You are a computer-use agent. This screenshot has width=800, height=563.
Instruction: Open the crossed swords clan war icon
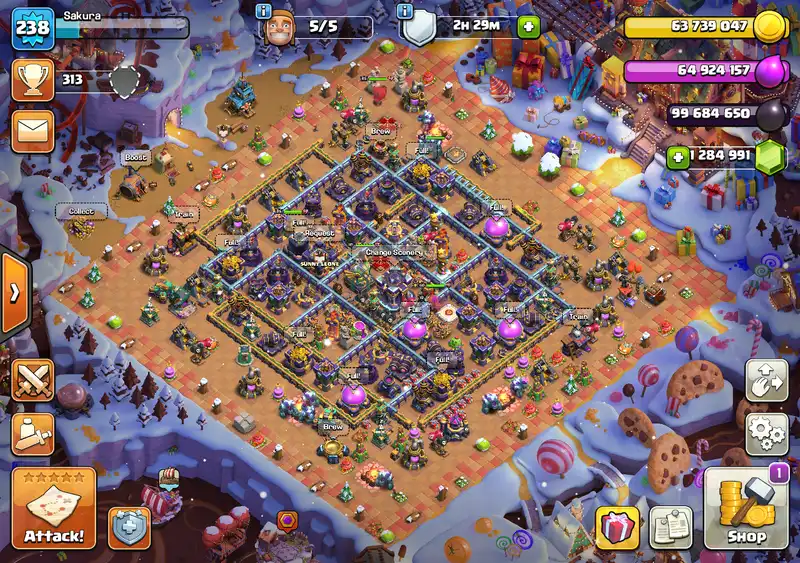point(32,381)
